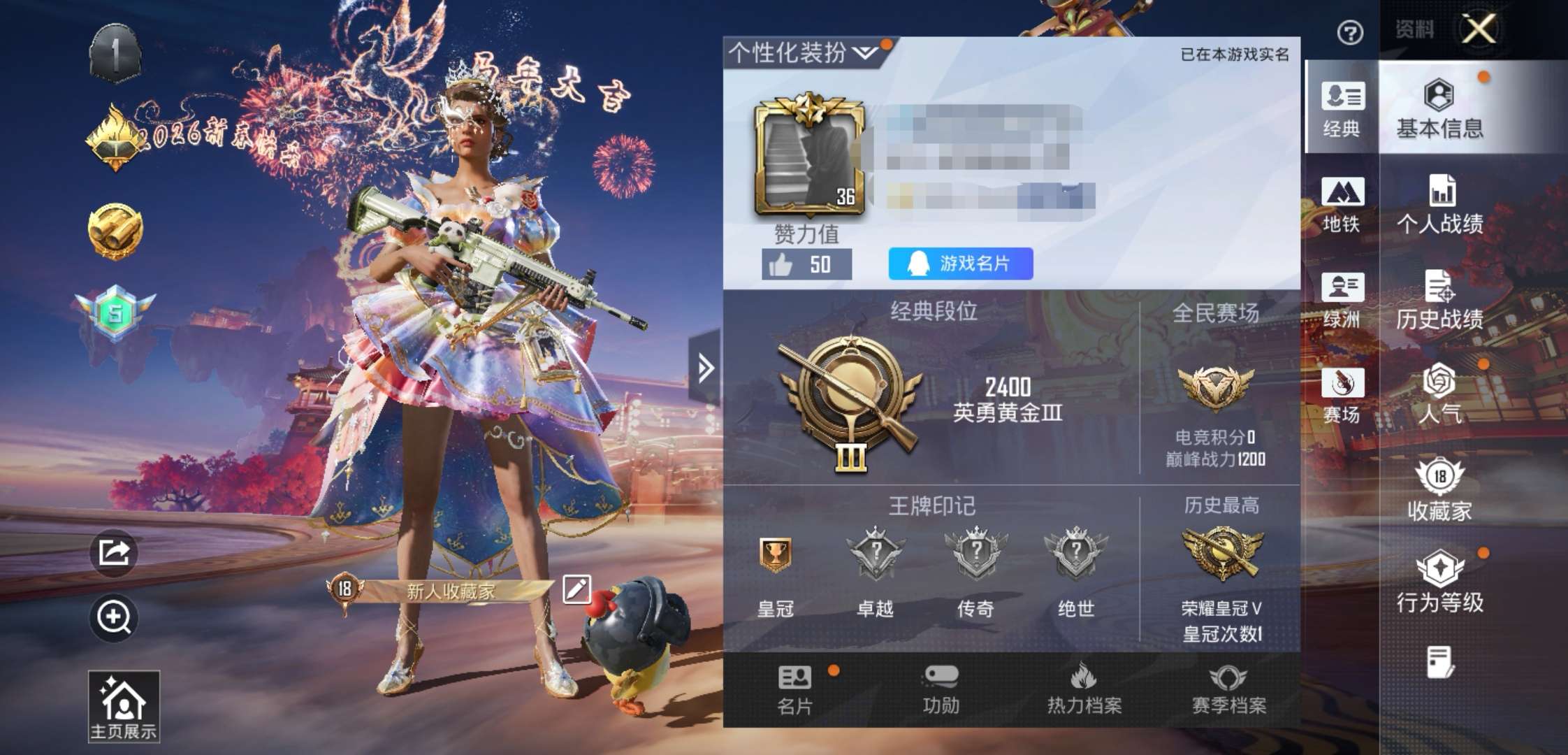Open the share icon on the left
The height and width of the screenshot is (755, 1568).
115,552
